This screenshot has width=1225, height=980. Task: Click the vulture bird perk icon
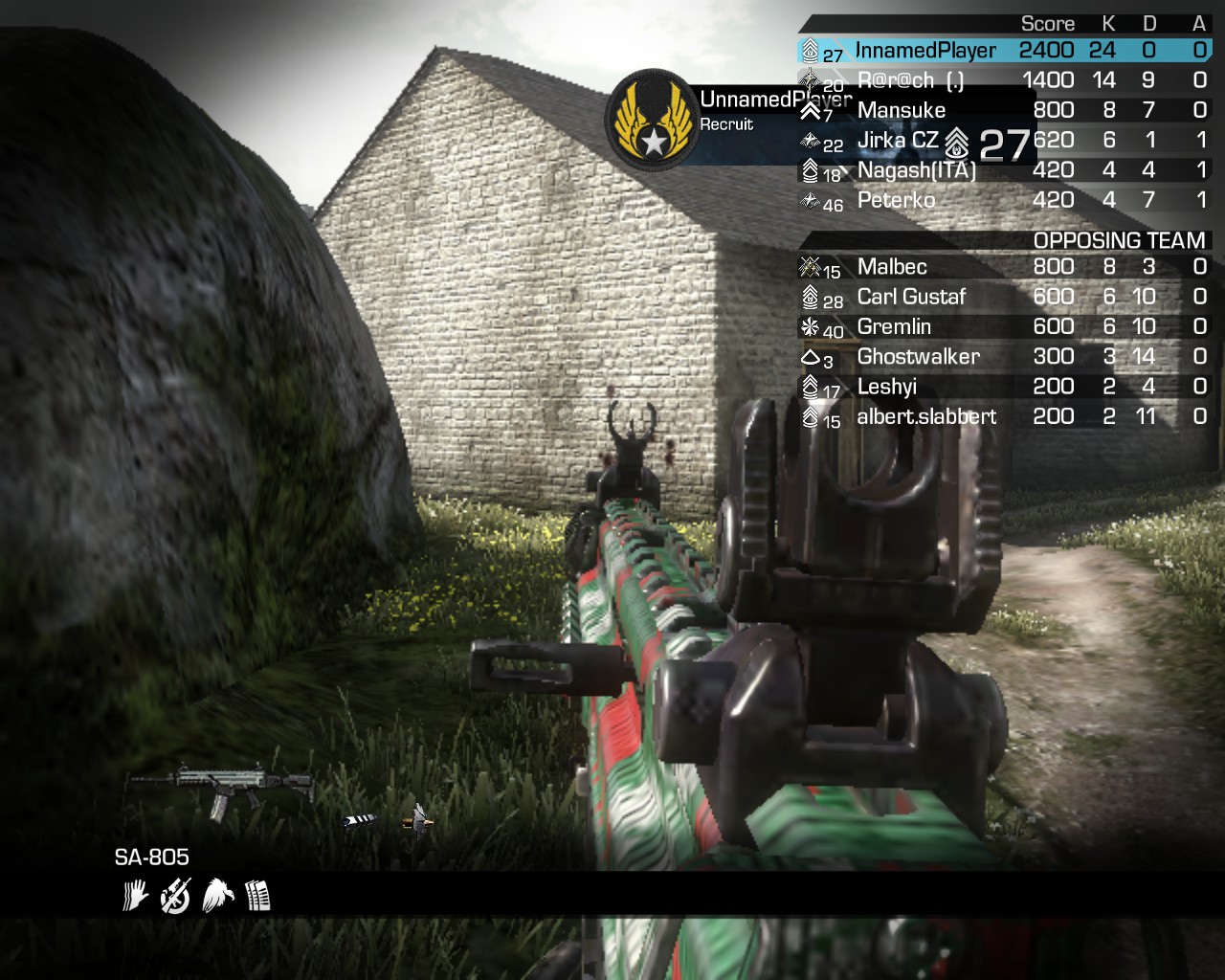click(x=218, y=896)
